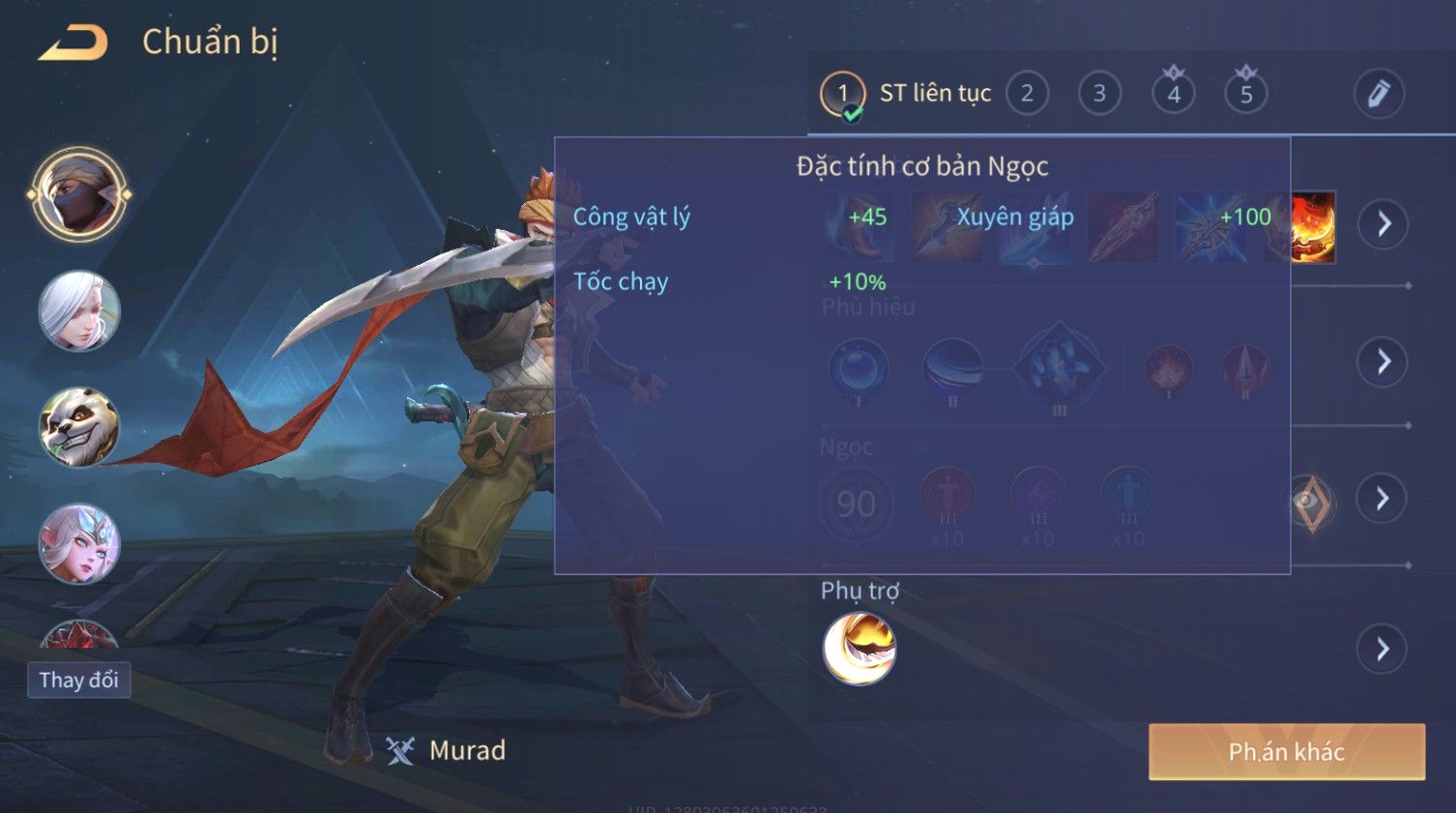The image size is (1456, 813).
Task: Switch to preset tab 2
Action: tap(1027, 94)
